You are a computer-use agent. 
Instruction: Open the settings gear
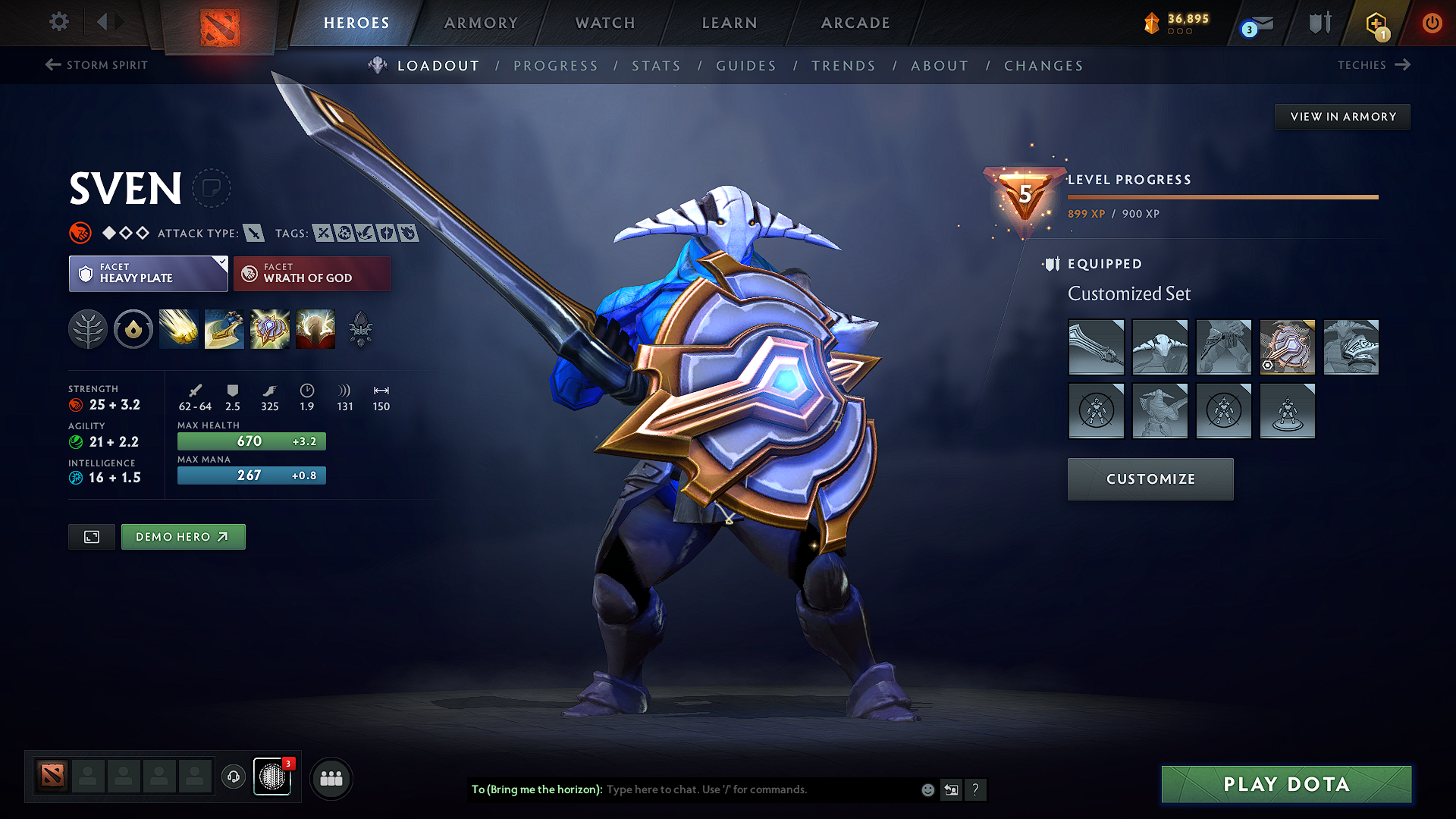[x=58, y=22]
